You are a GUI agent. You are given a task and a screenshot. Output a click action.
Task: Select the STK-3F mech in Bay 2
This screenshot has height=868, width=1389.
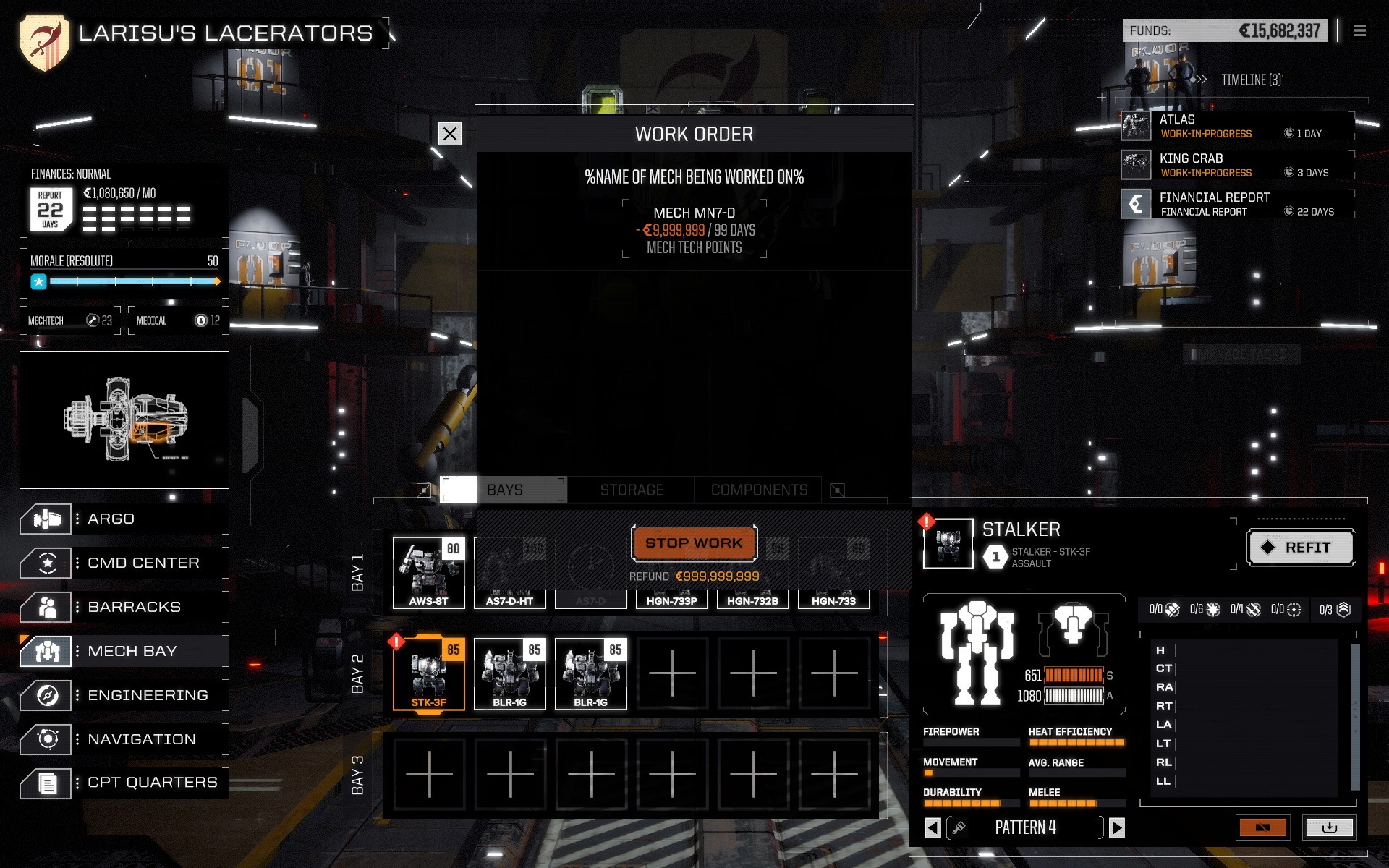click(430, 673)
